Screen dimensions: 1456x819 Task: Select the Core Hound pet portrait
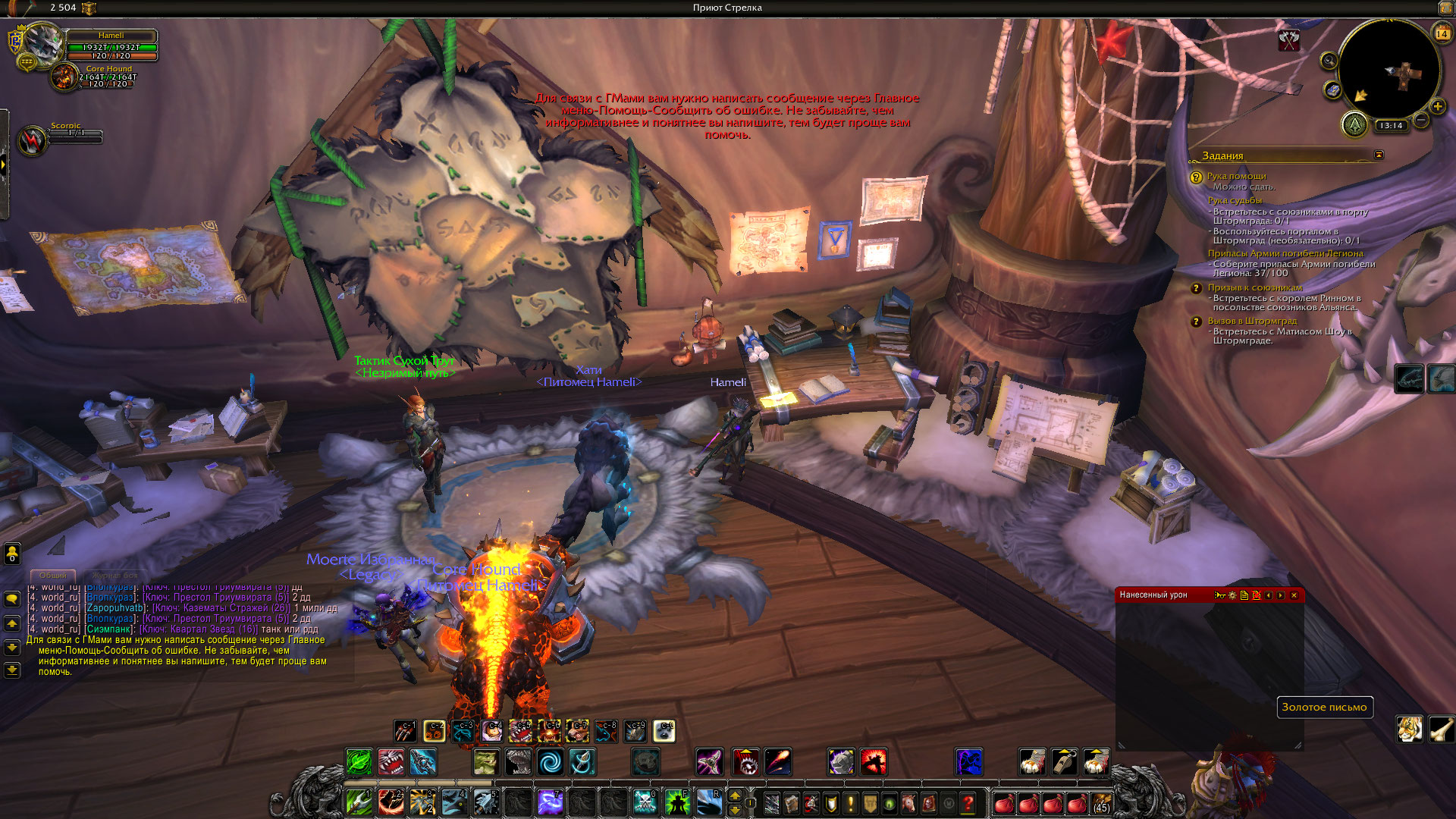(65, 77)
